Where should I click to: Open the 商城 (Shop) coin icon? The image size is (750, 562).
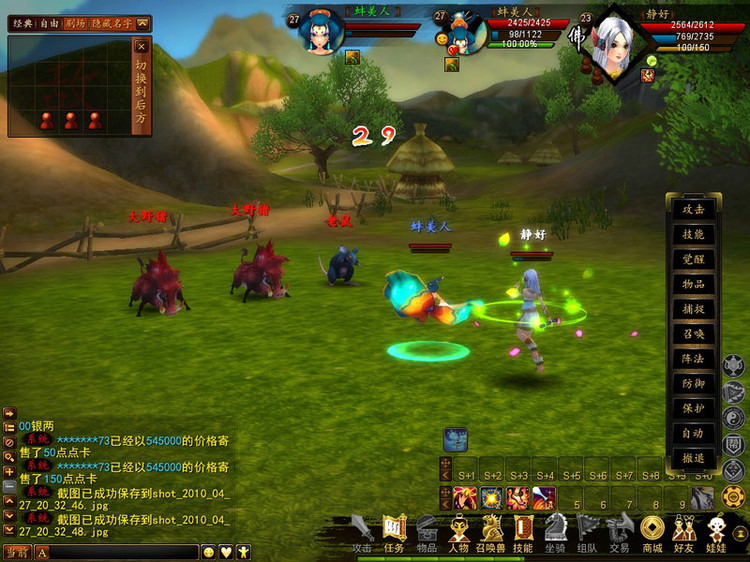[652, 529]
